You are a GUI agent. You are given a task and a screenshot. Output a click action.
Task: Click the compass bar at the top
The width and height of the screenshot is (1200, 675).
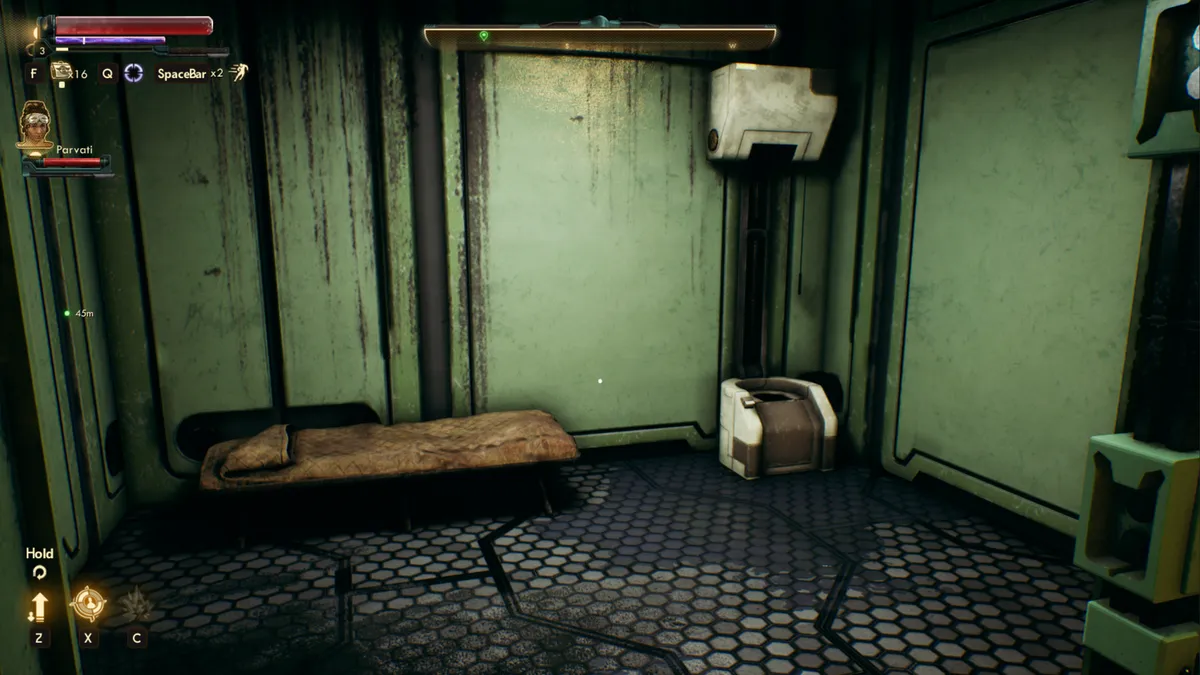[x=600, y=38]
